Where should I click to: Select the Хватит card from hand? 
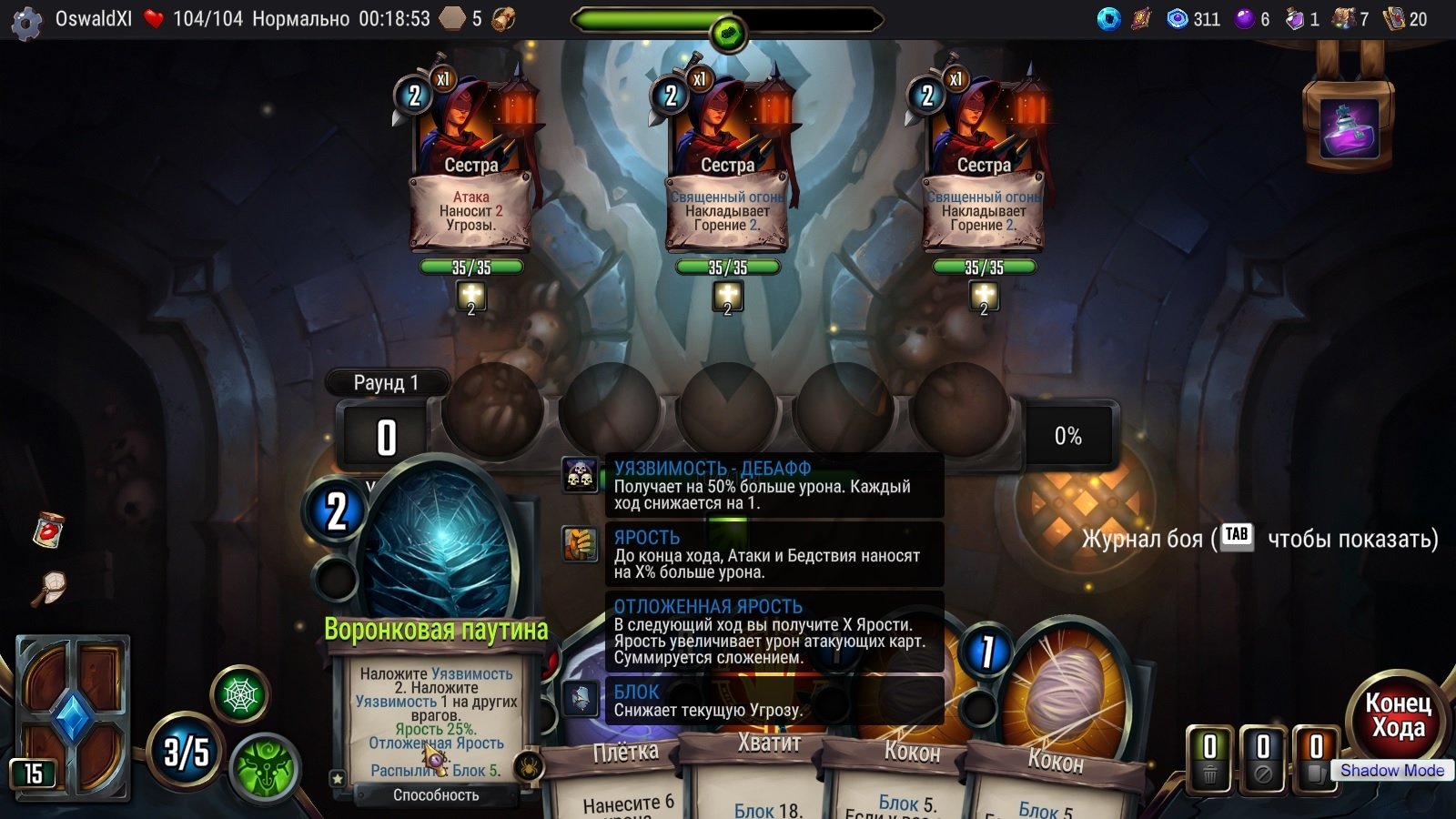tap(769, 773)
